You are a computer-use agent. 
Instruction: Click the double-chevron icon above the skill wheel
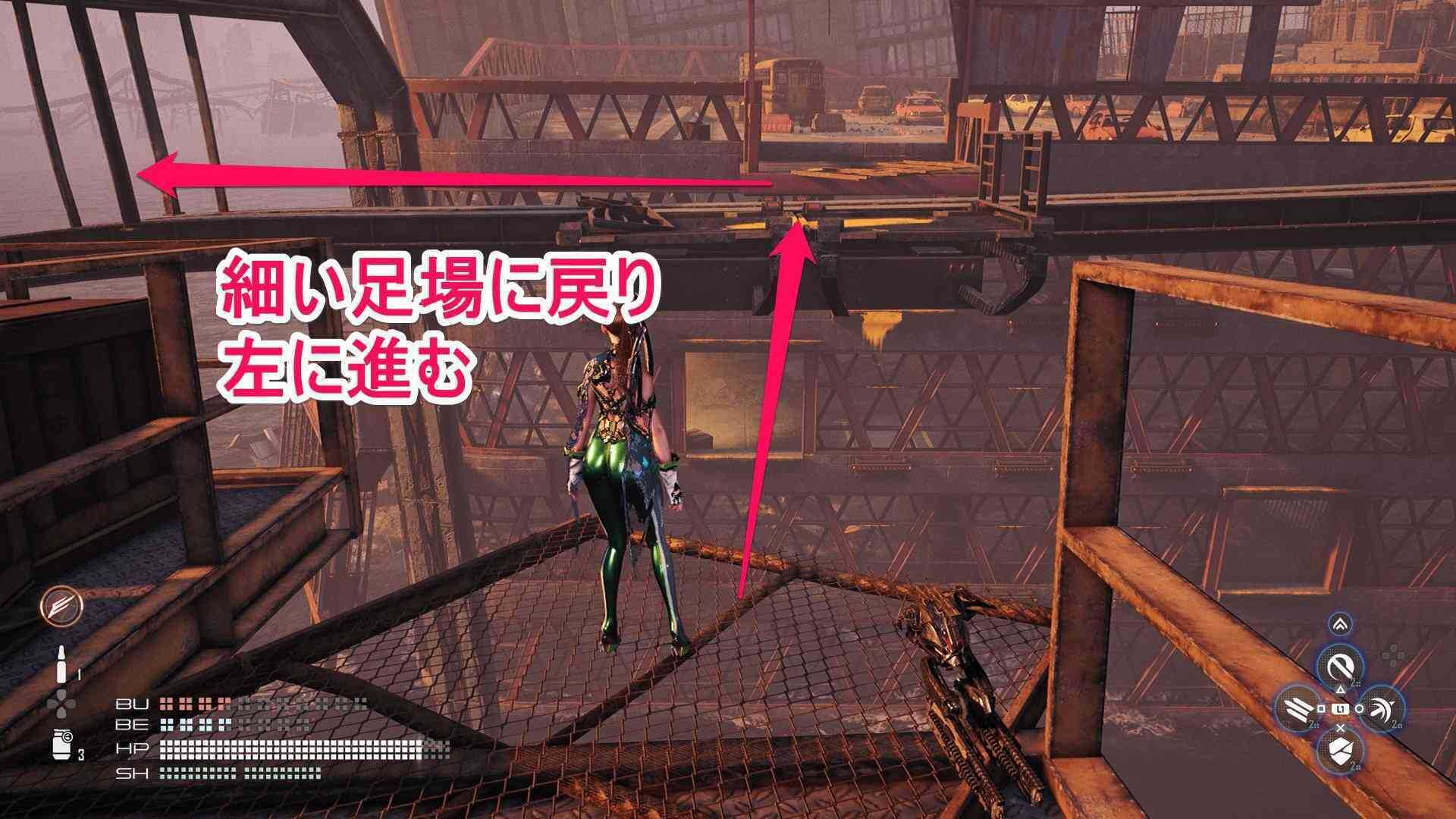point(1339,623)
